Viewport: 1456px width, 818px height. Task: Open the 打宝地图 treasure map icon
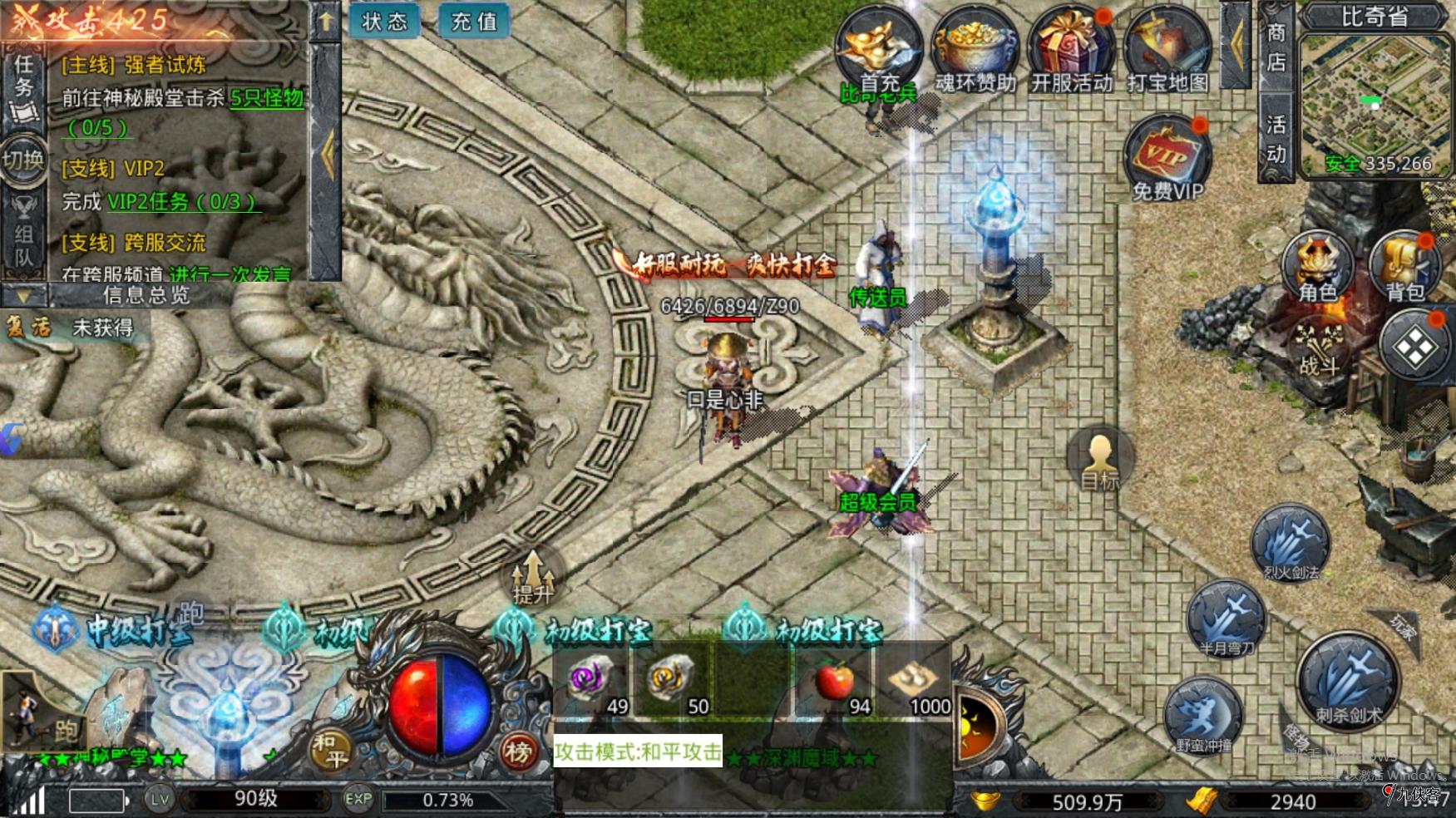coord(1167,48)
